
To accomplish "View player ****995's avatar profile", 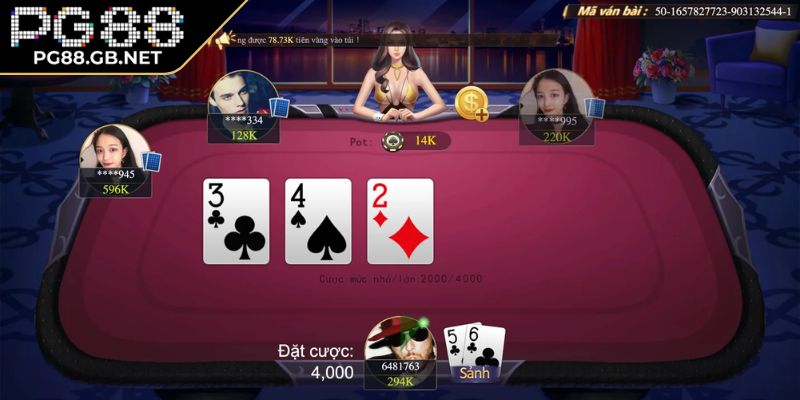I will [x=552, y=100].
